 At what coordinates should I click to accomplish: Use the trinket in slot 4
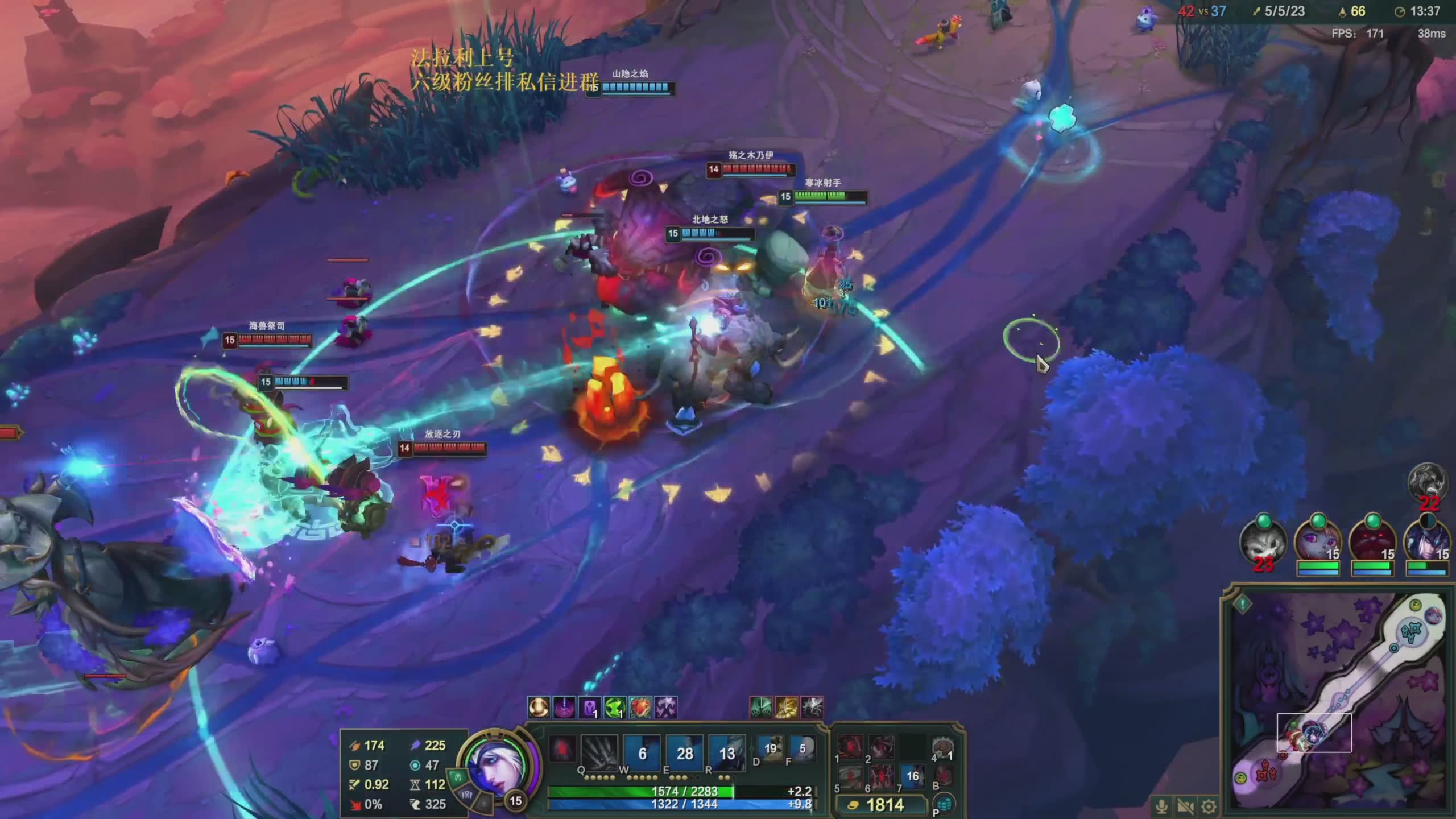click(x=942, y=748)
